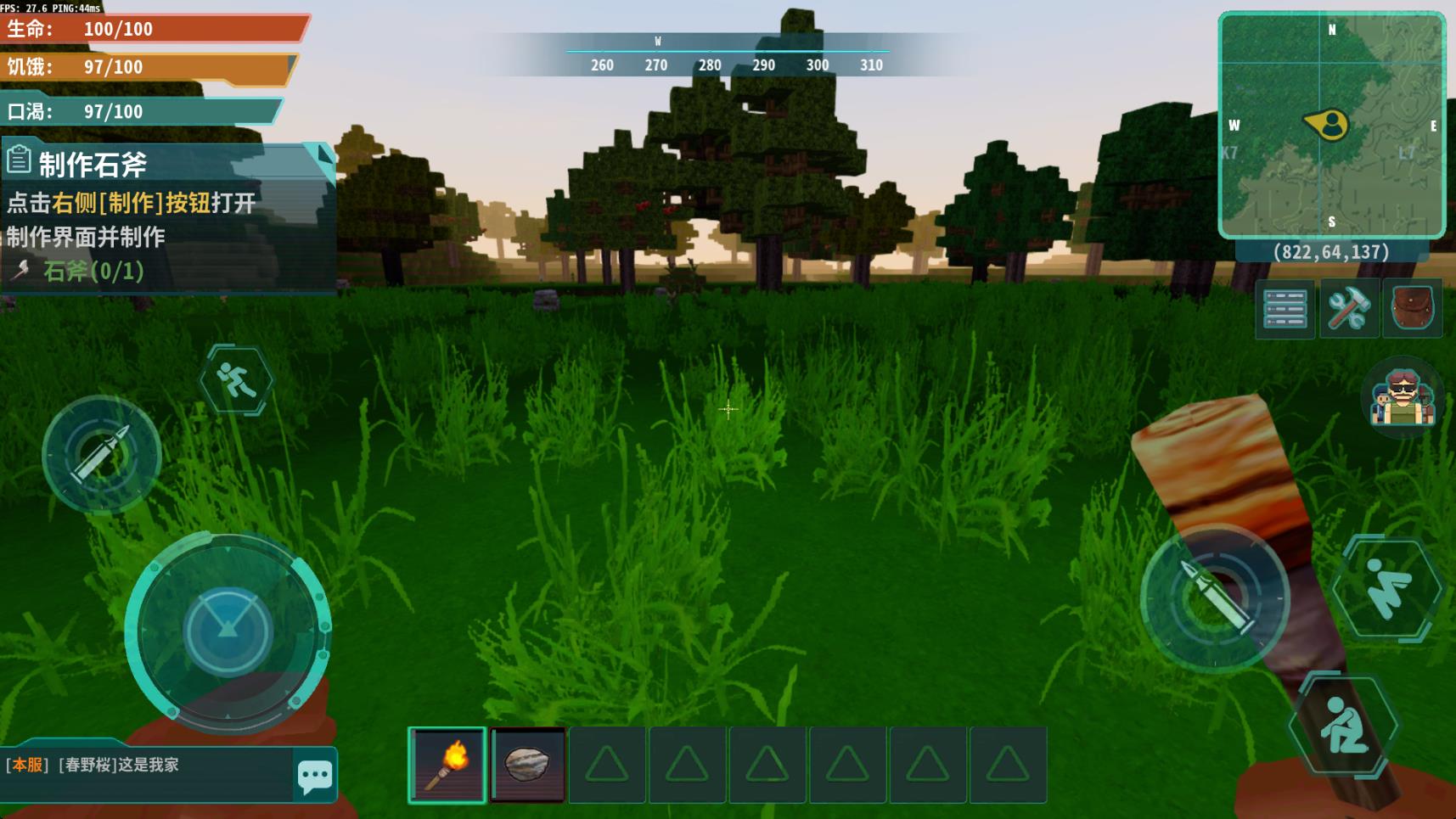The height and width of the screenshot is (819, 1456).
Task: Click the 制作石斧 quest tracker
Action: point(161,217)
